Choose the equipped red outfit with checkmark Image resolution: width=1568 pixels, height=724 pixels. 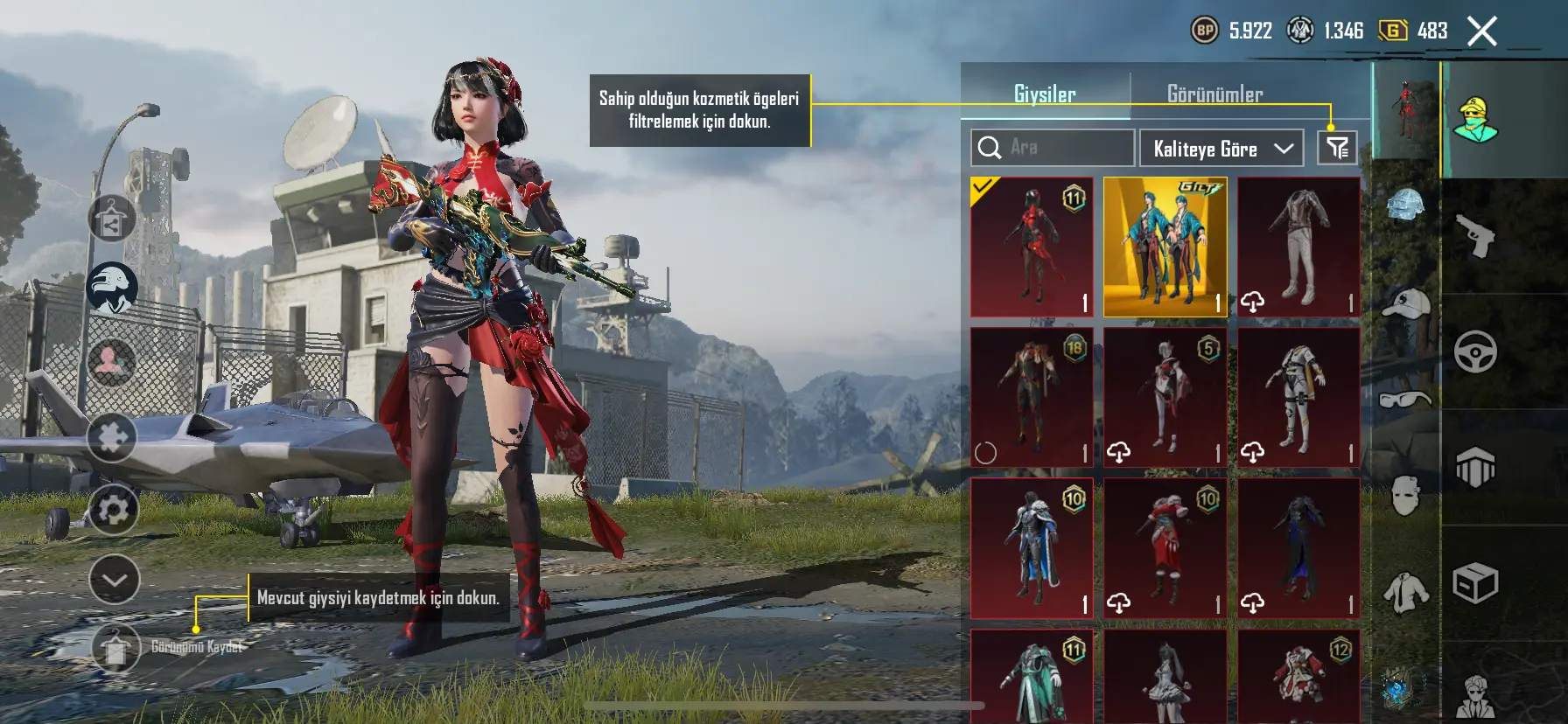[1032, 247]
